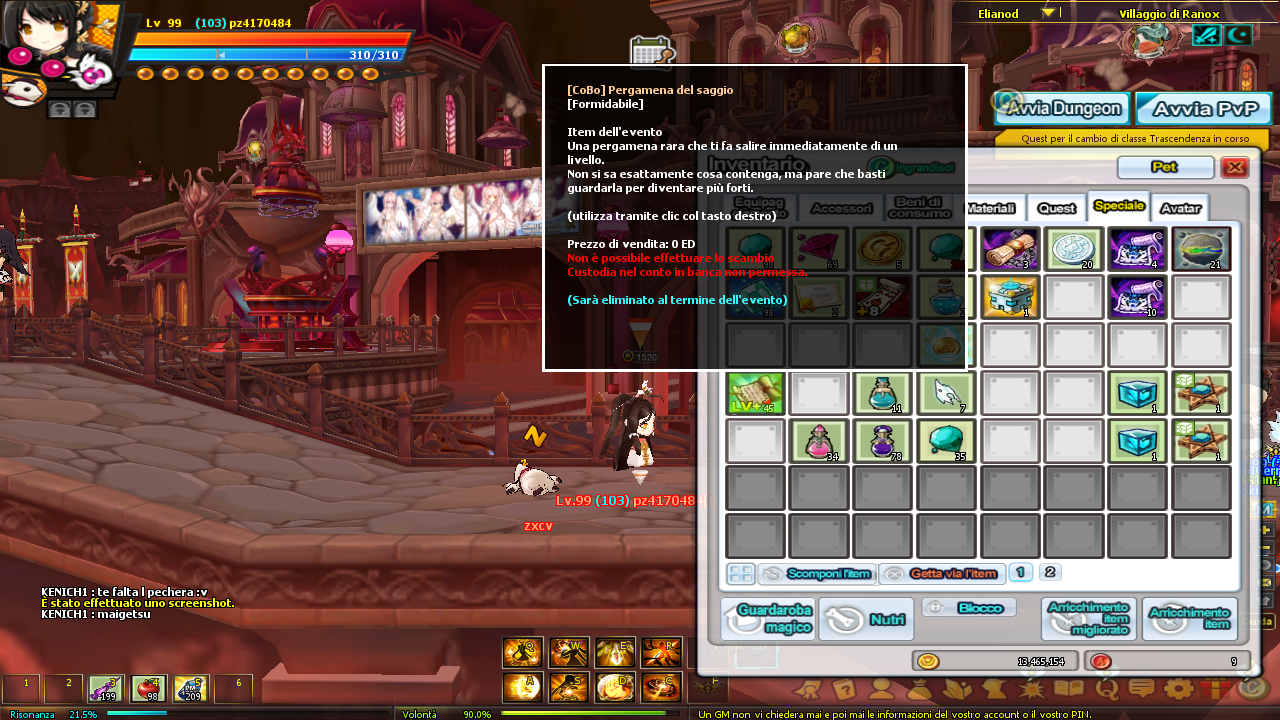Open the Pet panel
Image resolution: width=1280 pixels, height=720 pixels.
(1165, 167)
